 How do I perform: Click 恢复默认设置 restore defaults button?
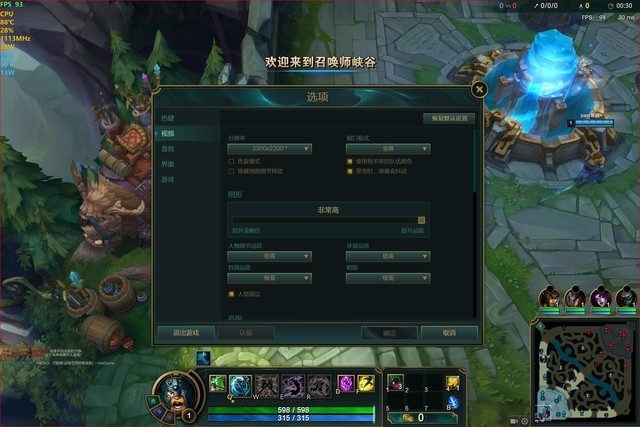(449, 118)
